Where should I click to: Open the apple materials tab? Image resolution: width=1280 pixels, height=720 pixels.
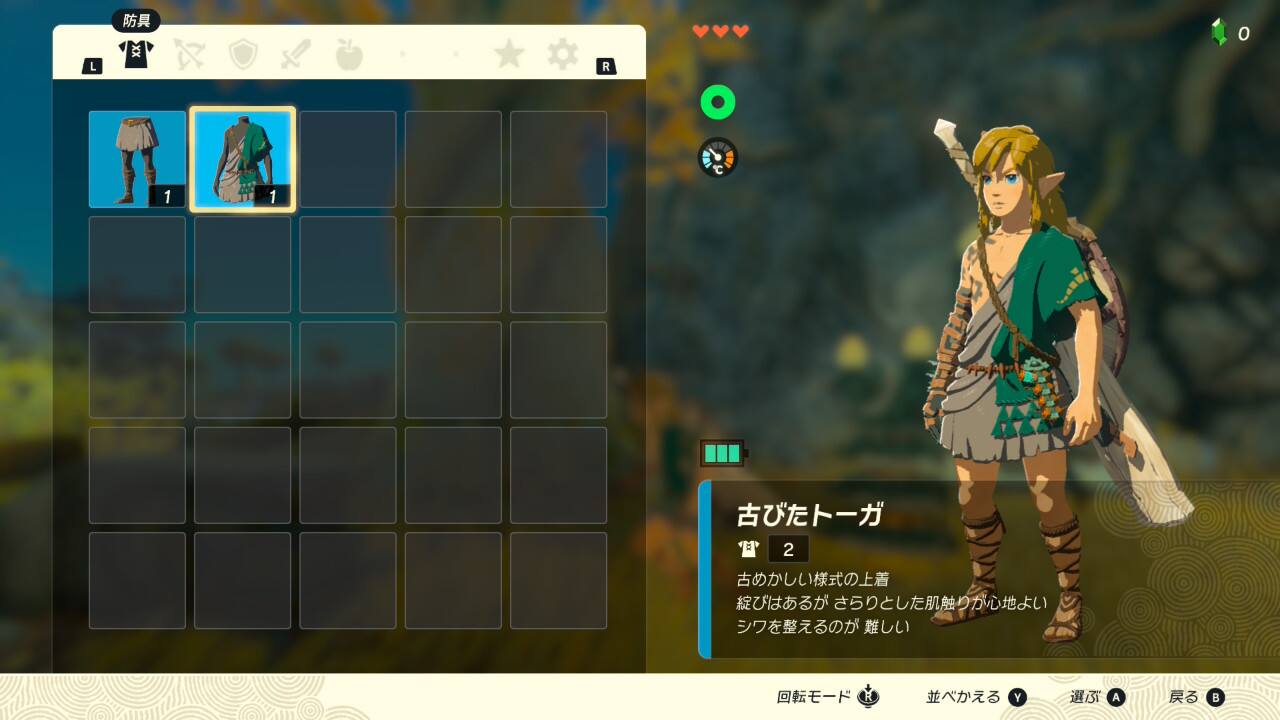click(349, 54)
